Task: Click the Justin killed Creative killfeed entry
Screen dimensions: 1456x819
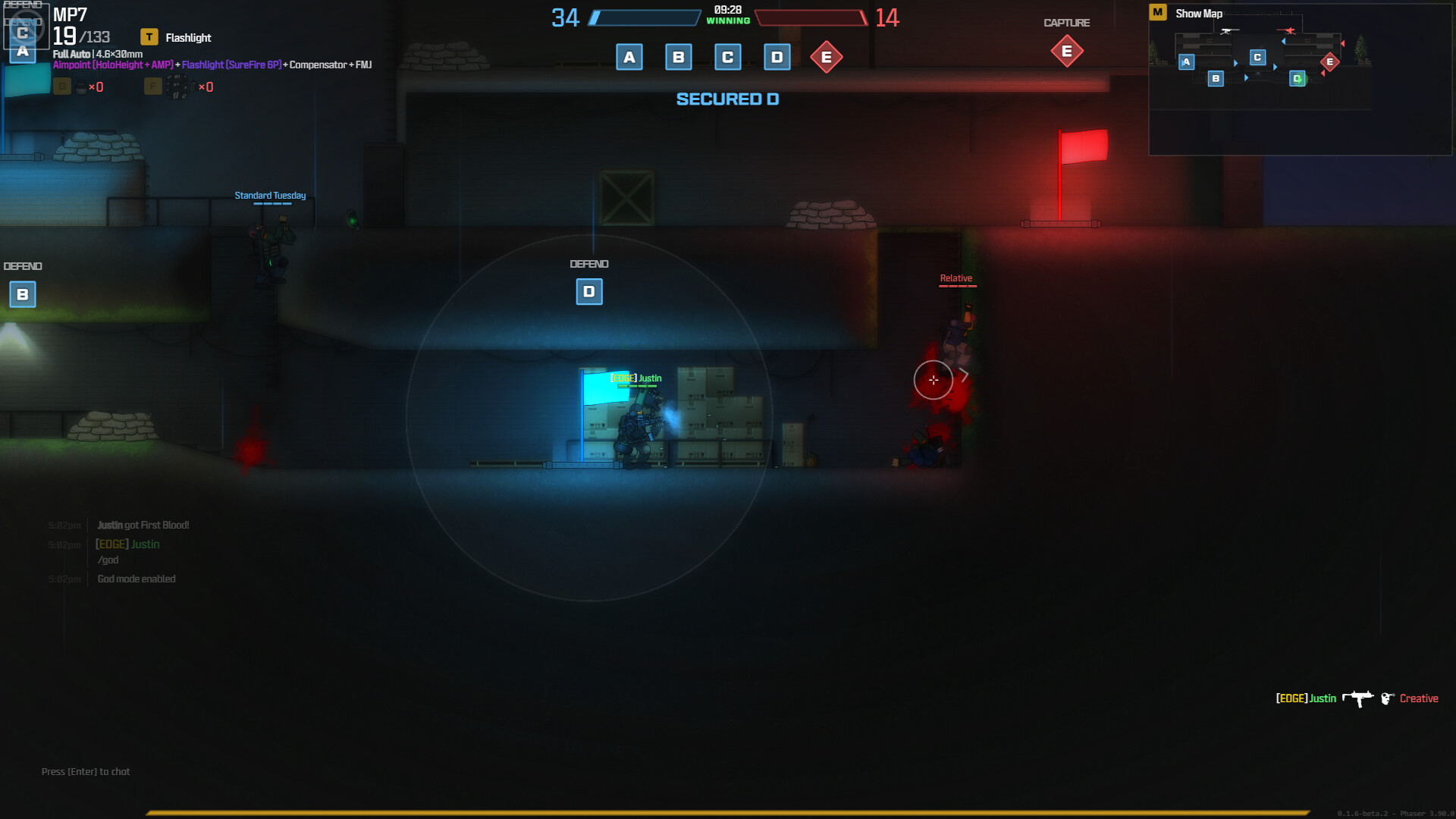Action: click(1357, 698)
